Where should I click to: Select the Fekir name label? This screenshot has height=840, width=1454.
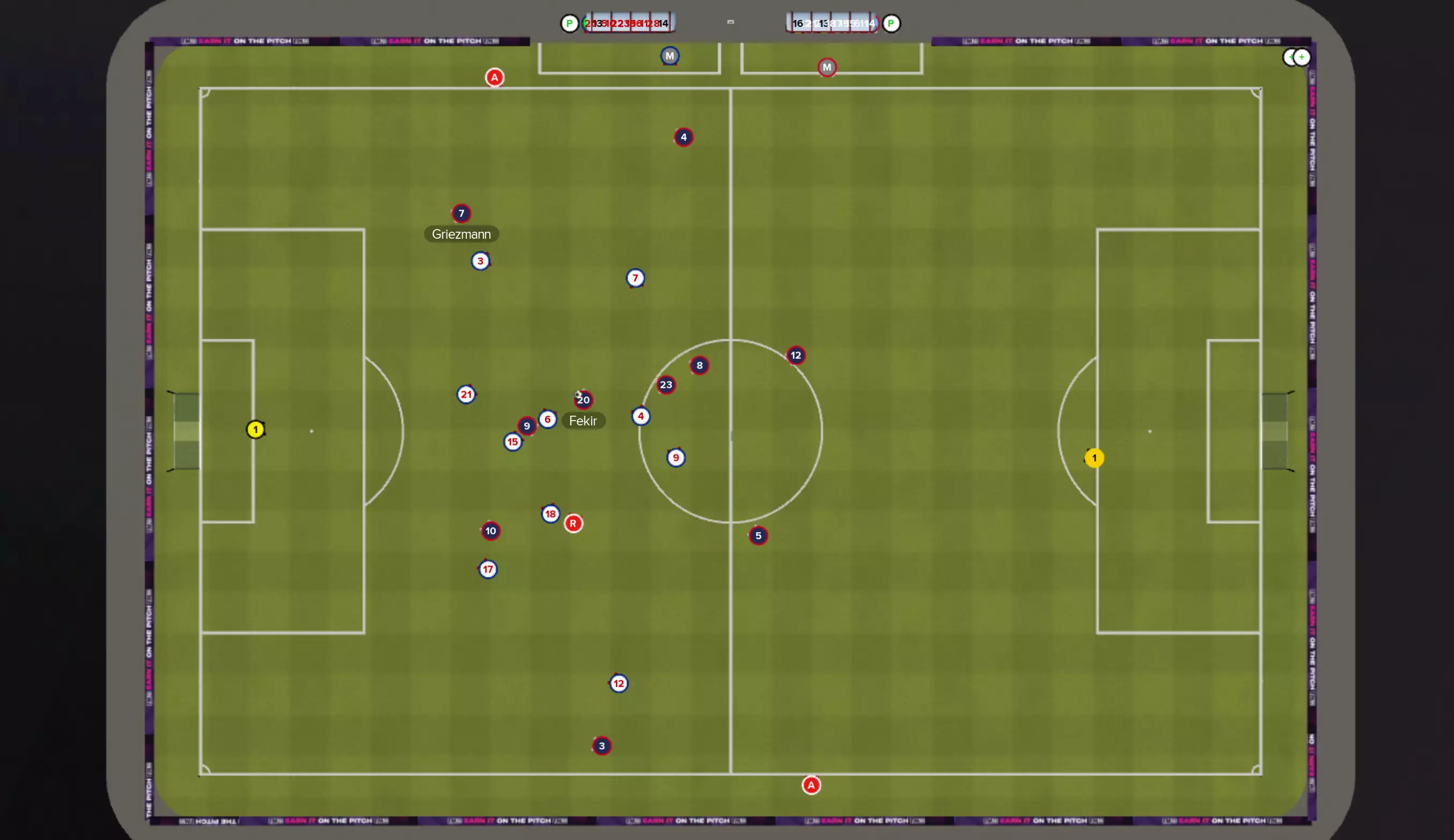pyautogui.click(x=583, y=421)
